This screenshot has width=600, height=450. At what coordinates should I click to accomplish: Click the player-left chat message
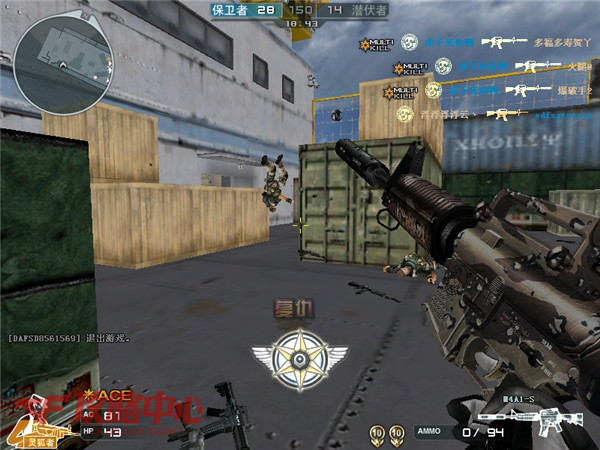(x=68, y=339)
